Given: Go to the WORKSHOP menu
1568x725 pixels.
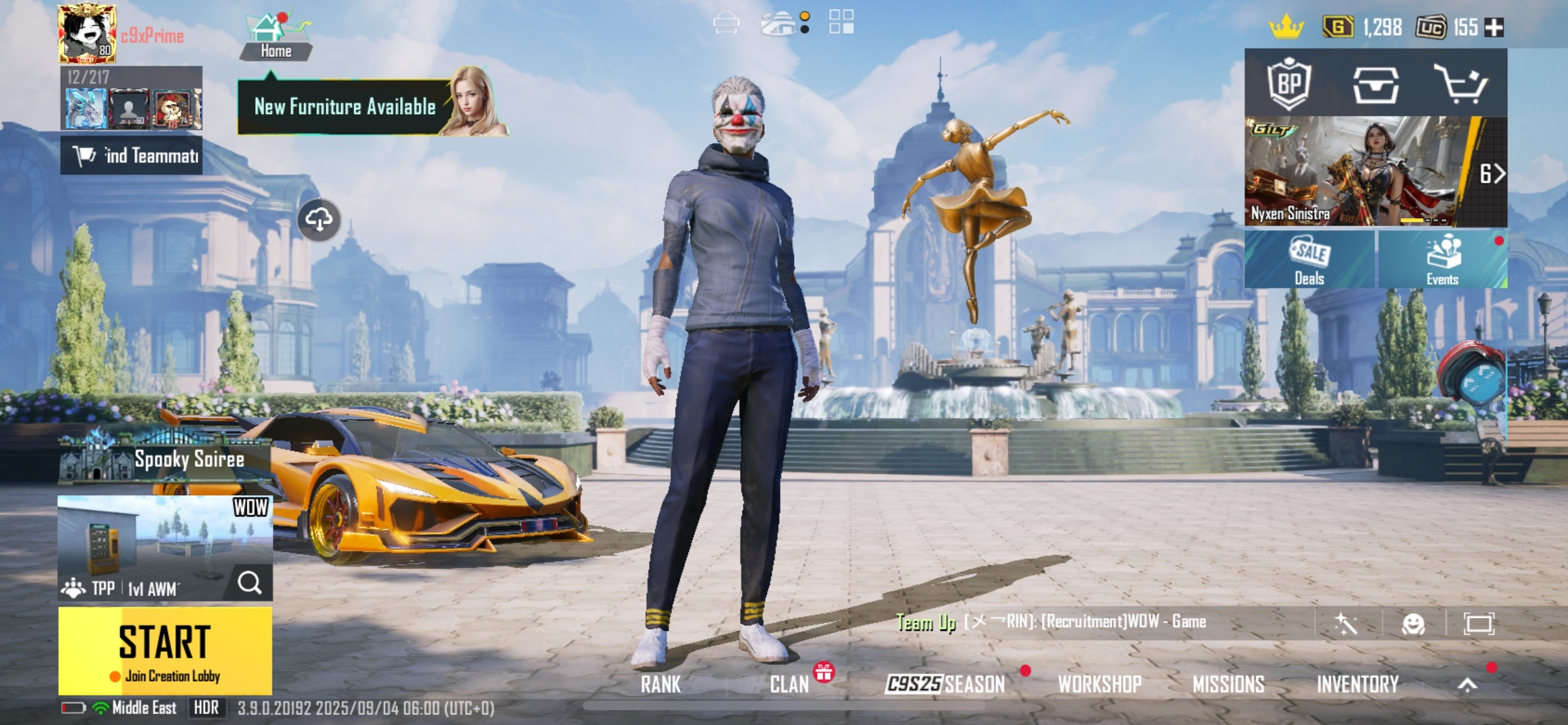Looking at the screenshot, I should click(1099, 684).
